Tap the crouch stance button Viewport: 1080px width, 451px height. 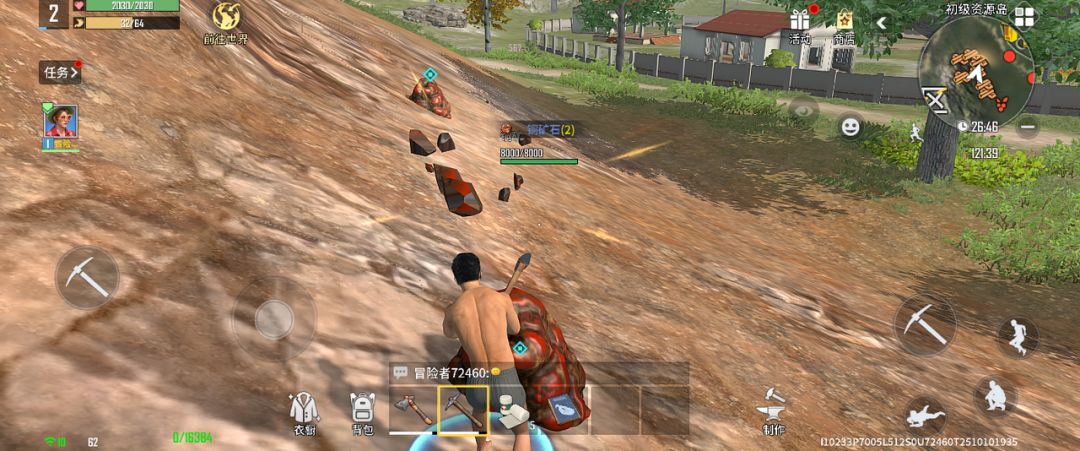(x=994, y=396)
